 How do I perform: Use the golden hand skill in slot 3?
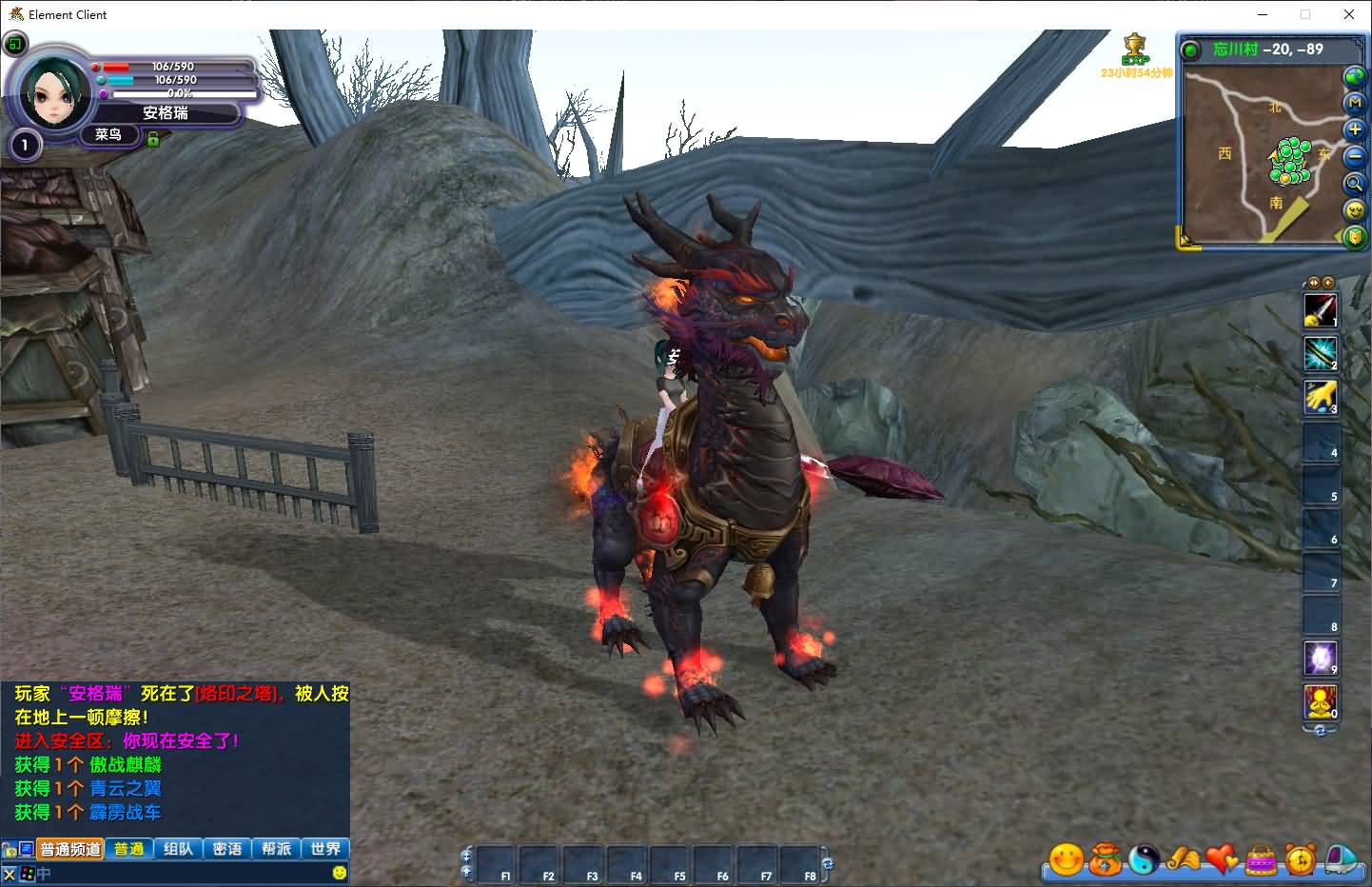click(1320, 397)
